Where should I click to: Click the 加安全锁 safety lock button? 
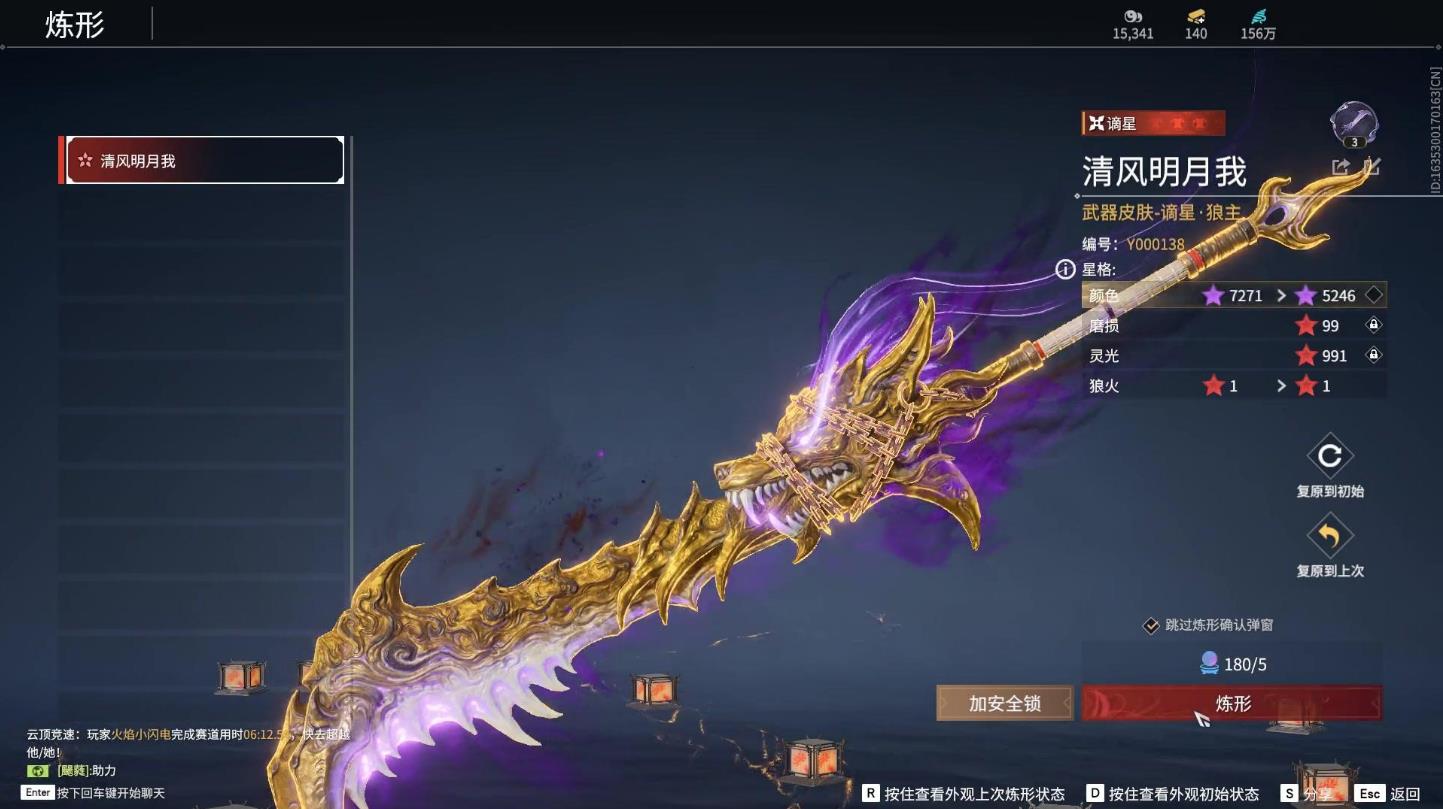click(1003, 702)
